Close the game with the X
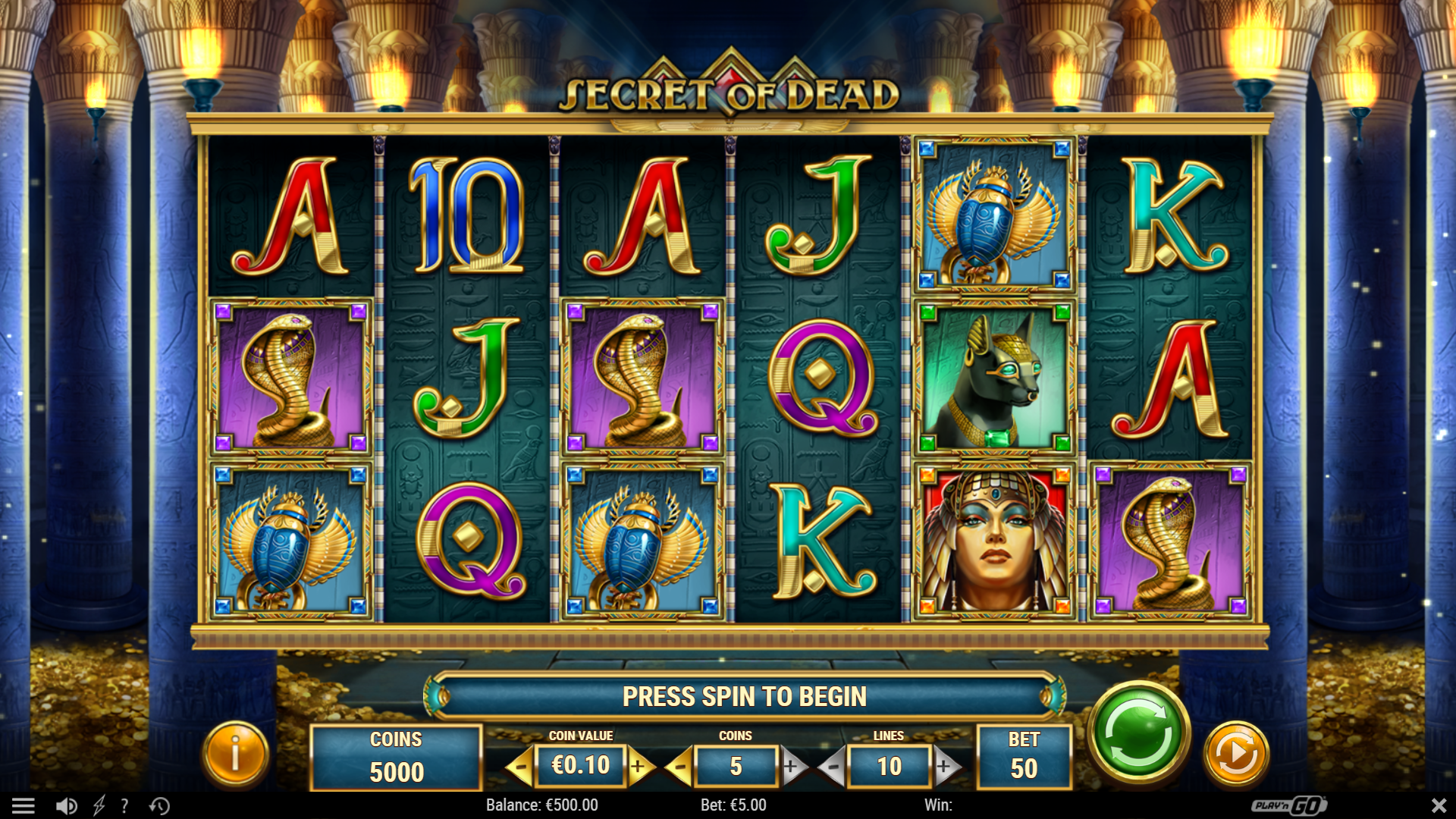 [1439, 805]
